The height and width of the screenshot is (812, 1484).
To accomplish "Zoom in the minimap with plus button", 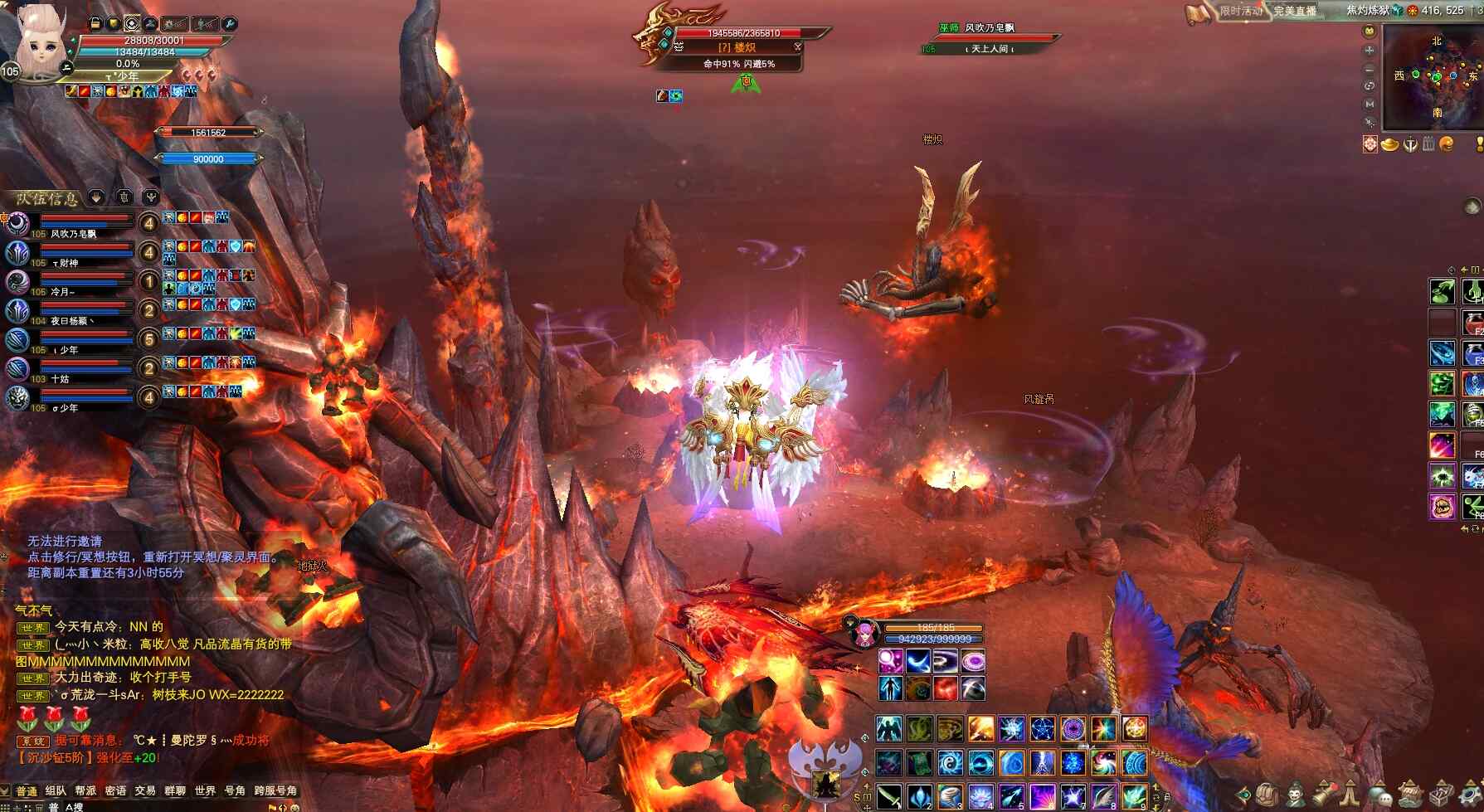I will tap(1370, 51).
